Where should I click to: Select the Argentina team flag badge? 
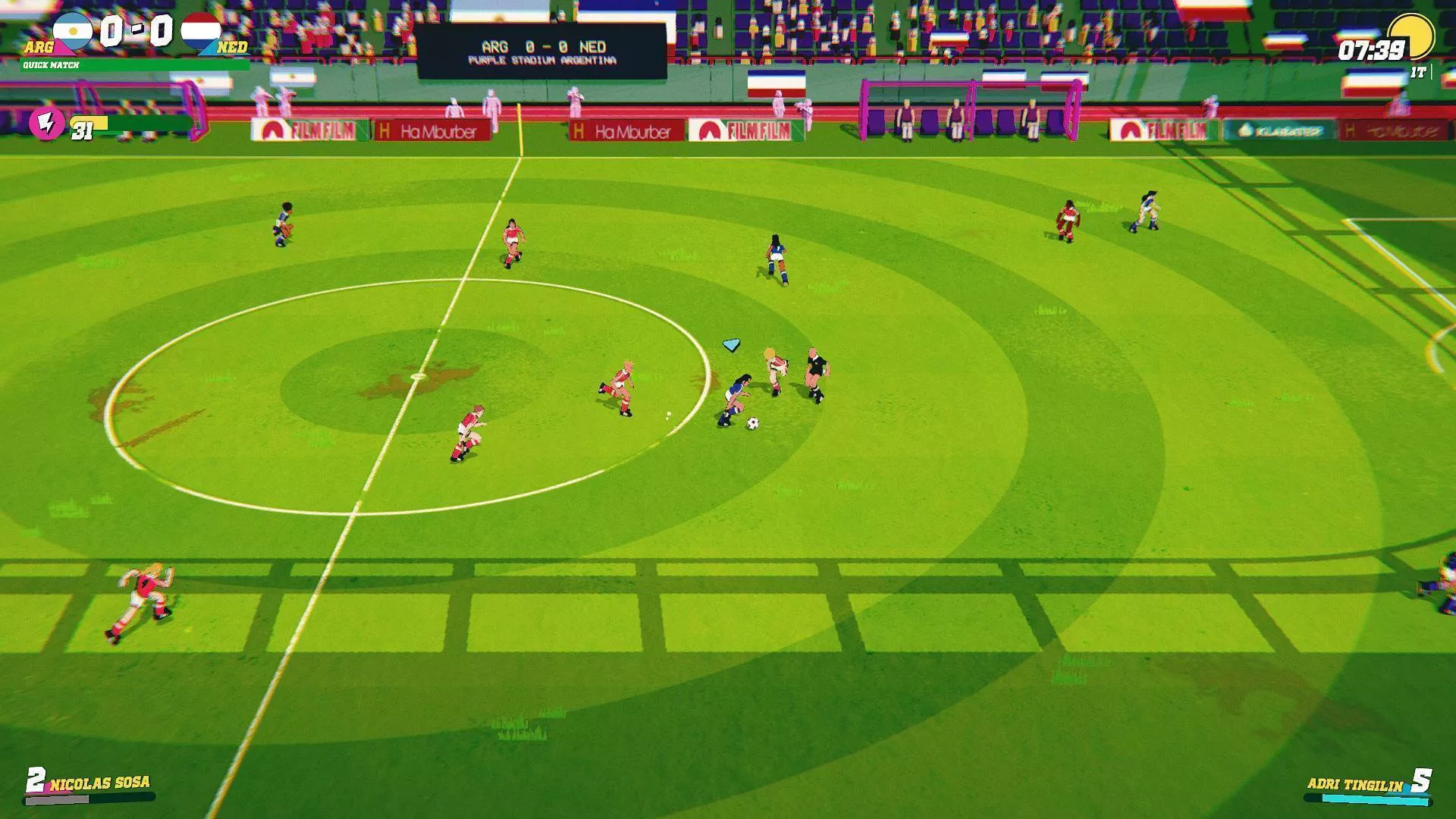(x=73, y=32)
